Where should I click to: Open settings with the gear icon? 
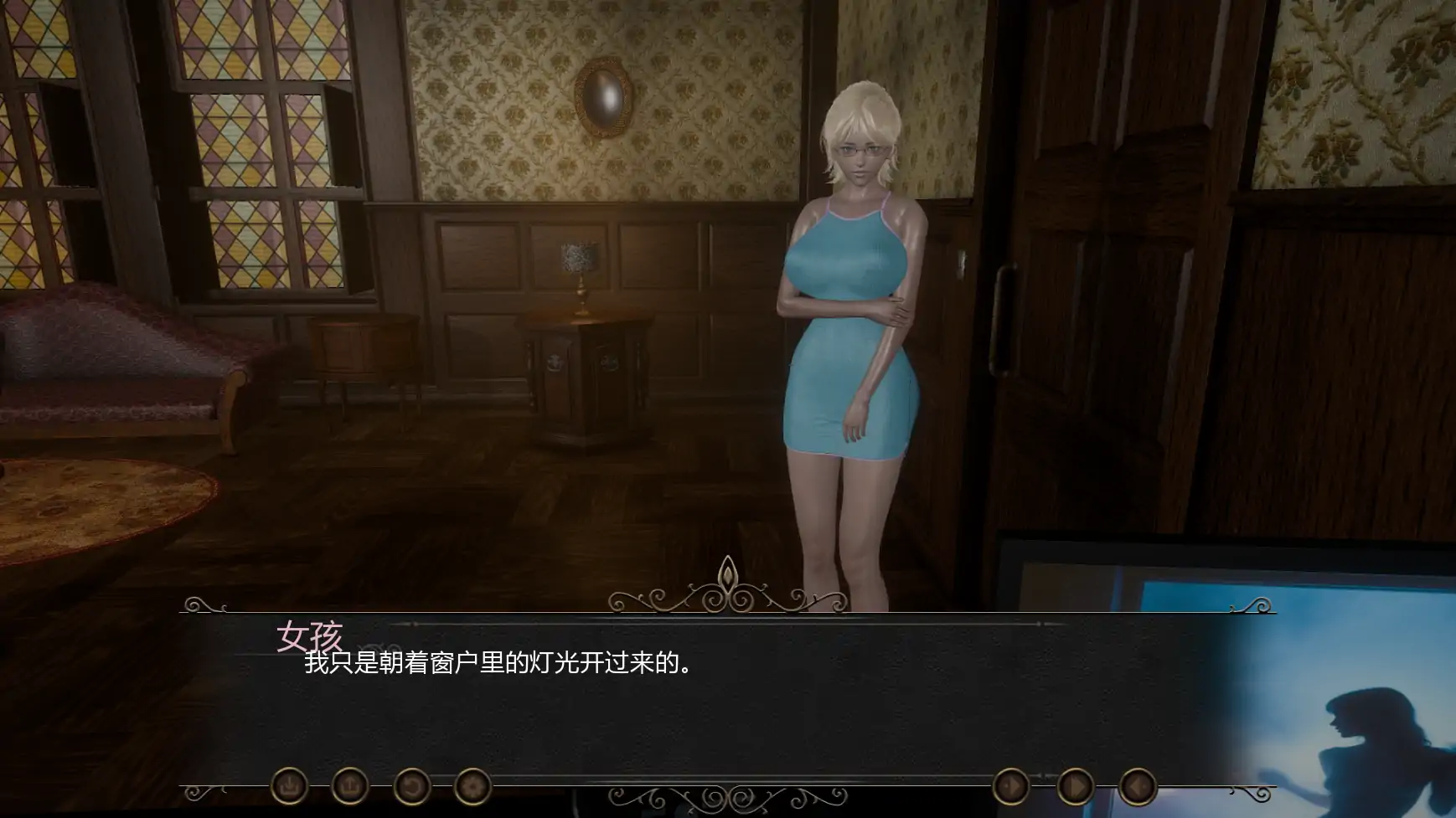(472, 785)
